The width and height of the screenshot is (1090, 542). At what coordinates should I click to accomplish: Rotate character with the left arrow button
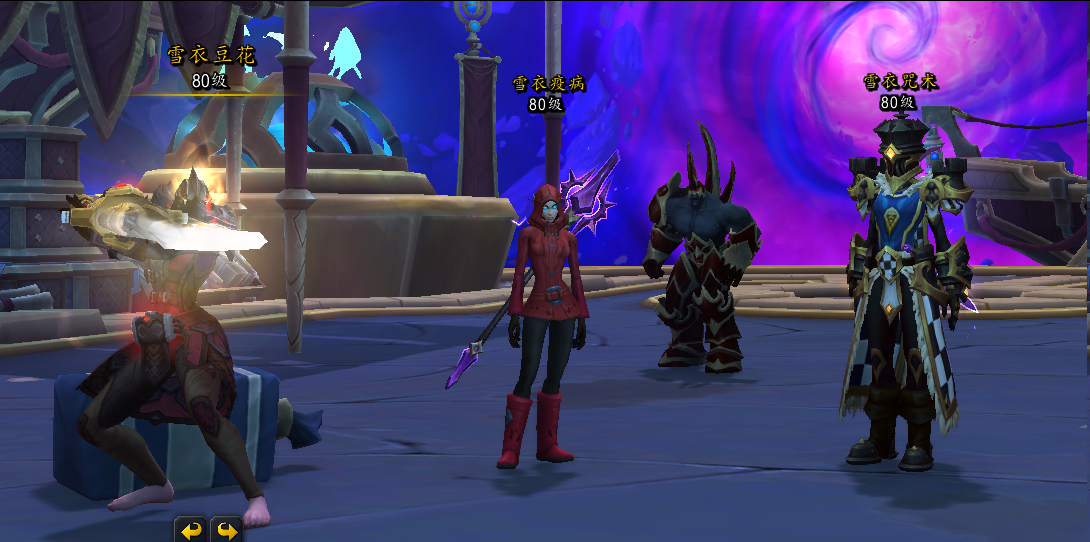click(191, 530)
